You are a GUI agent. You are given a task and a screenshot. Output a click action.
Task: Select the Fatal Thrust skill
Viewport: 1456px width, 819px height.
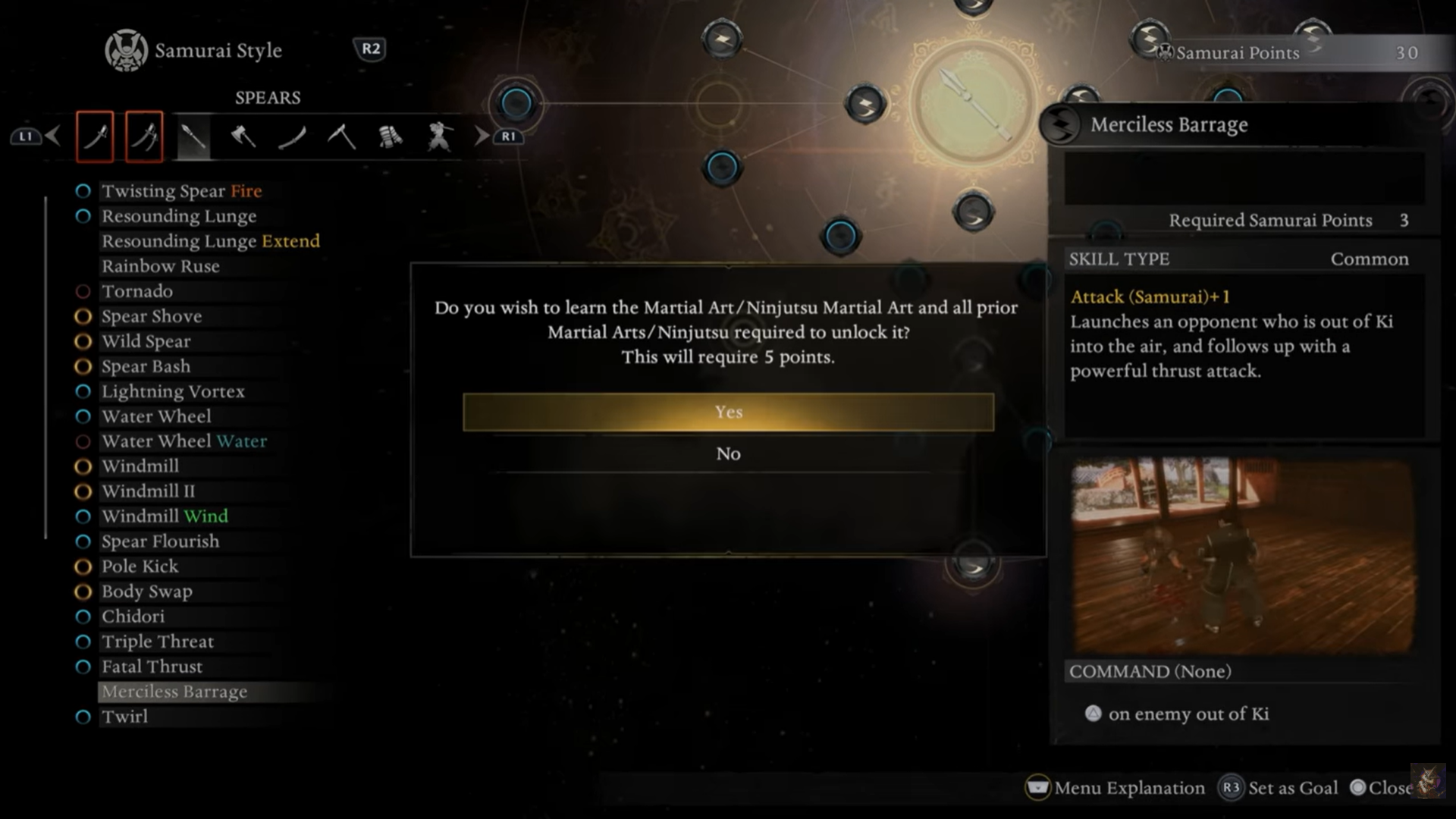pyautogui.click(x=152, y=667)
